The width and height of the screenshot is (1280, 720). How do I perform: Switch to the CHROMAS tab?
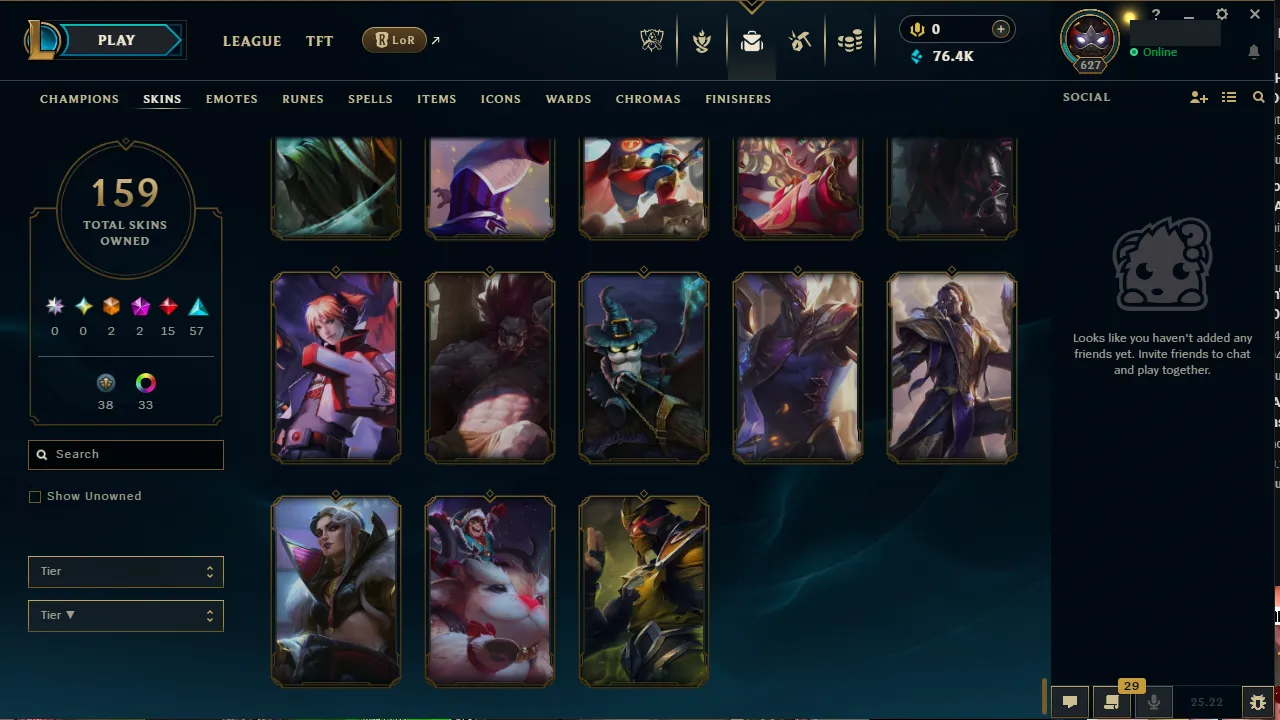[648, 99]
